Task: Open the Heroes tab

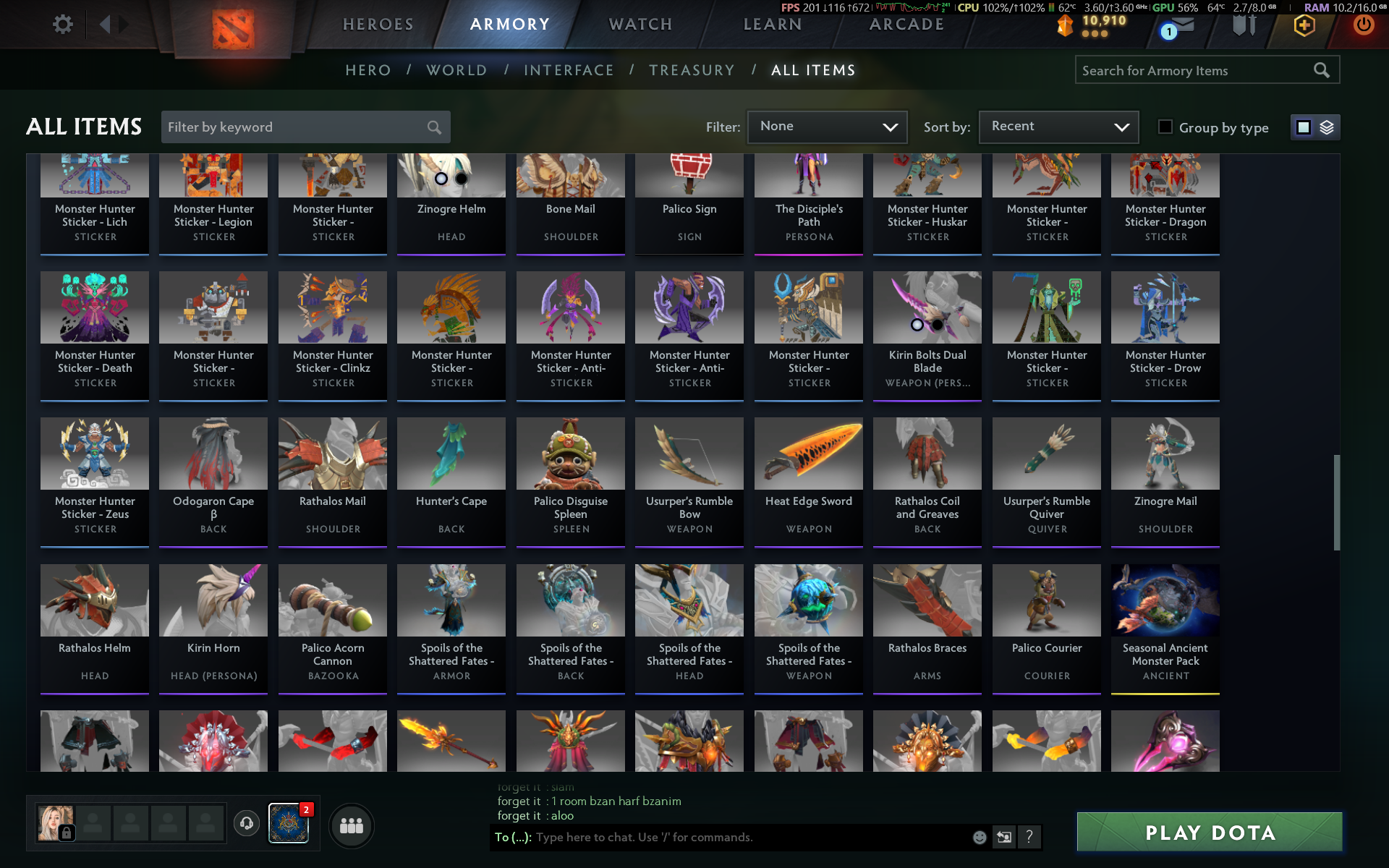Action: click(x=378, y=25)
